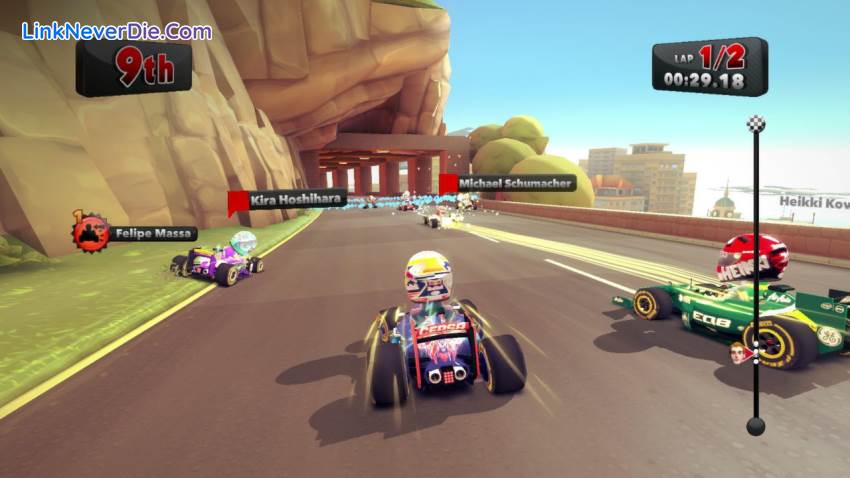This screenshot has width=850, height=478.
Task: Select the Michael Schumacher name tag
Action: coord(516,183)
